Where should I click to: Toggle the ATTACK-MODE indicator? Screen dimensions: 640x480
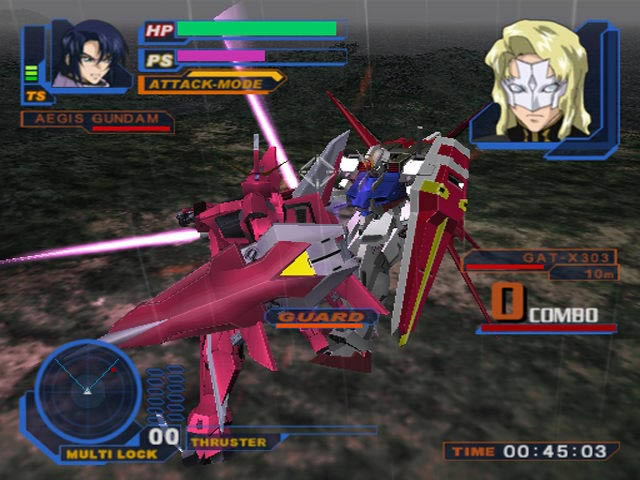(x=208, y=83)
